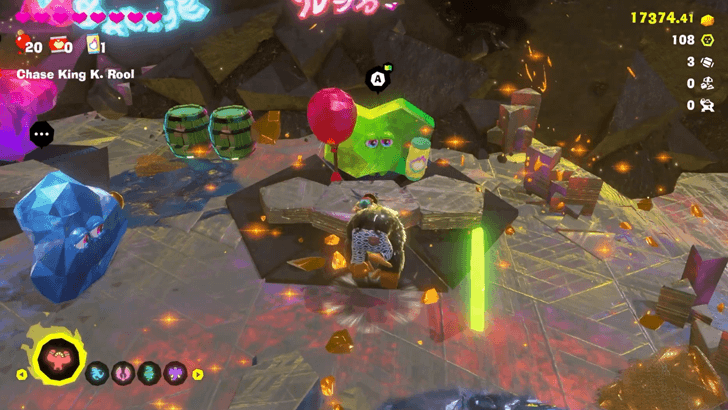Select the white drink carton item icon
The height and width of the screenshot is (410, 728).
pos(94,45)
